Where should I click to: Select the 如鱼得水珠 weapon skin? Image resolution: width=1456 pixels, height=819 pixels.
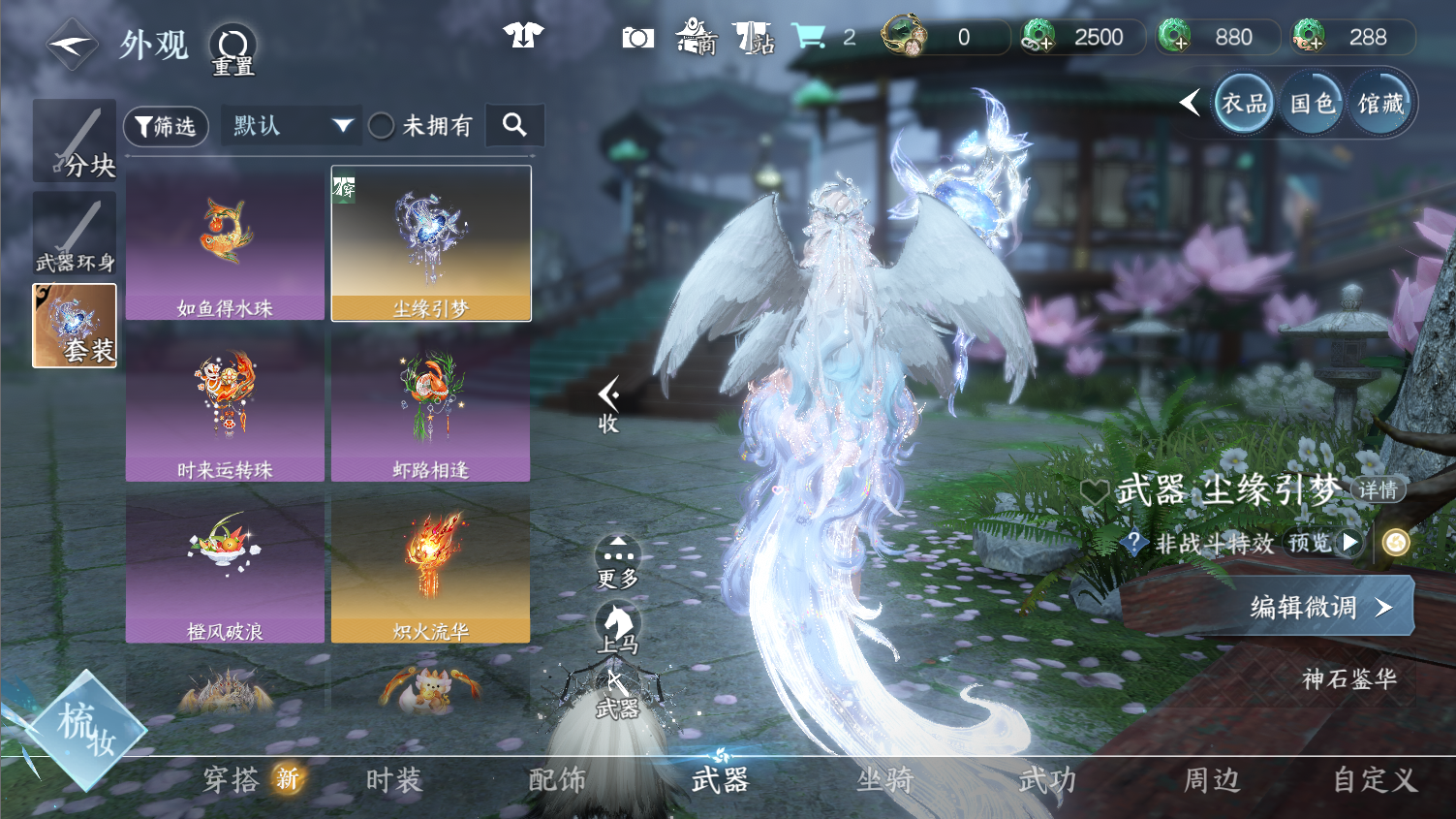coord(225,243)
